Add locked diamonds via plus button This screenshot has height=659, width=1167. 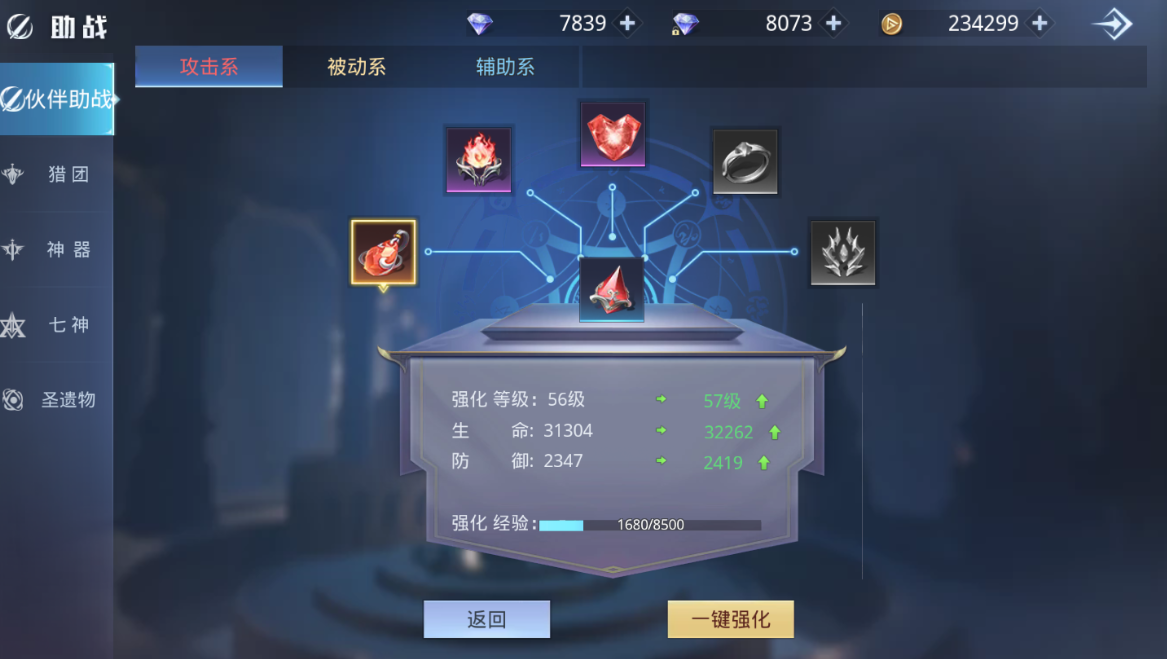tap(833, 23)
